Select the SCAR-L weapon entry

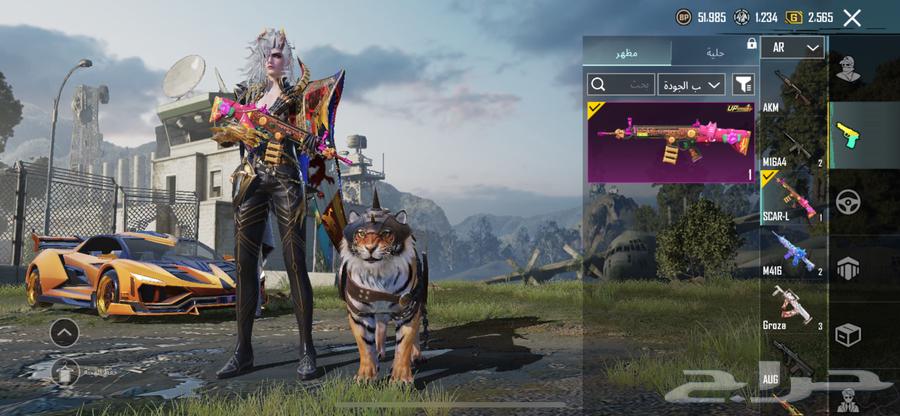tap(792, 197)
